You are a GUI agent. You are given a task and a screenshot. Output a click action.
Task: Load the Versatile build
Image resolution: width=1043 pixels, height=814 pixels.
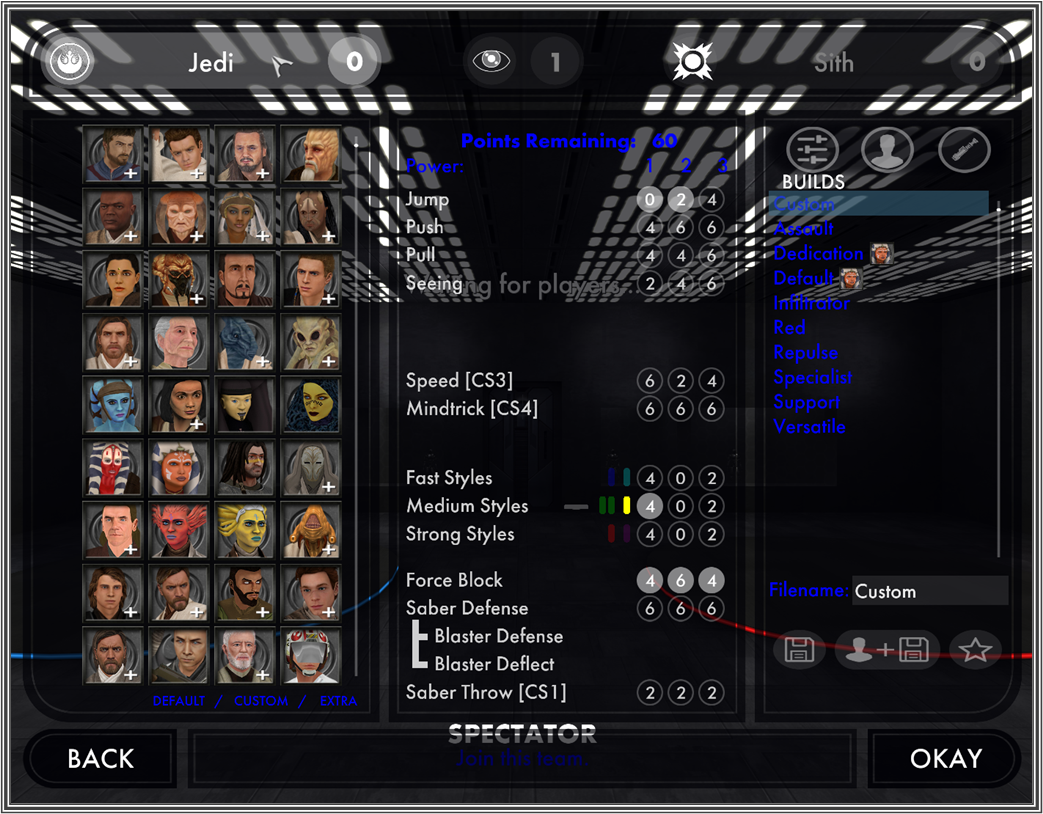pyautogui.click(x=809, y=427)
